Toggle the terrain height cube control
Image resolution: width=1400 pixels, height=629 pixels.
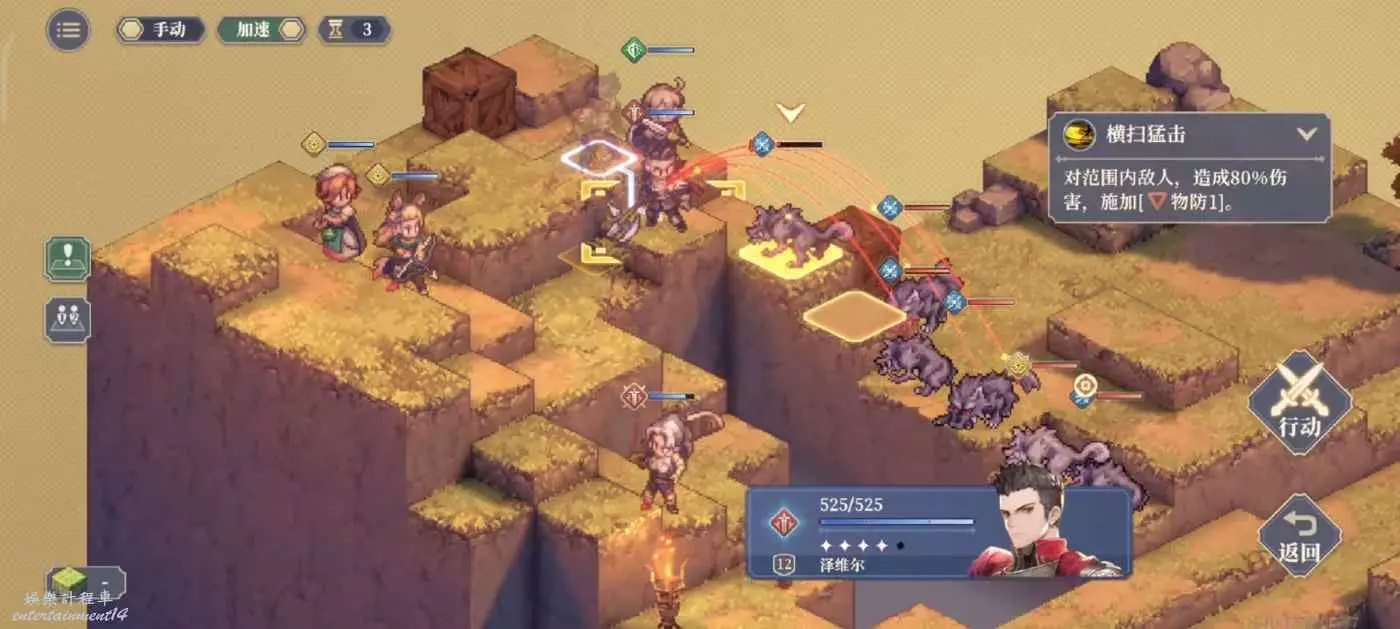(x=85, y=582)
